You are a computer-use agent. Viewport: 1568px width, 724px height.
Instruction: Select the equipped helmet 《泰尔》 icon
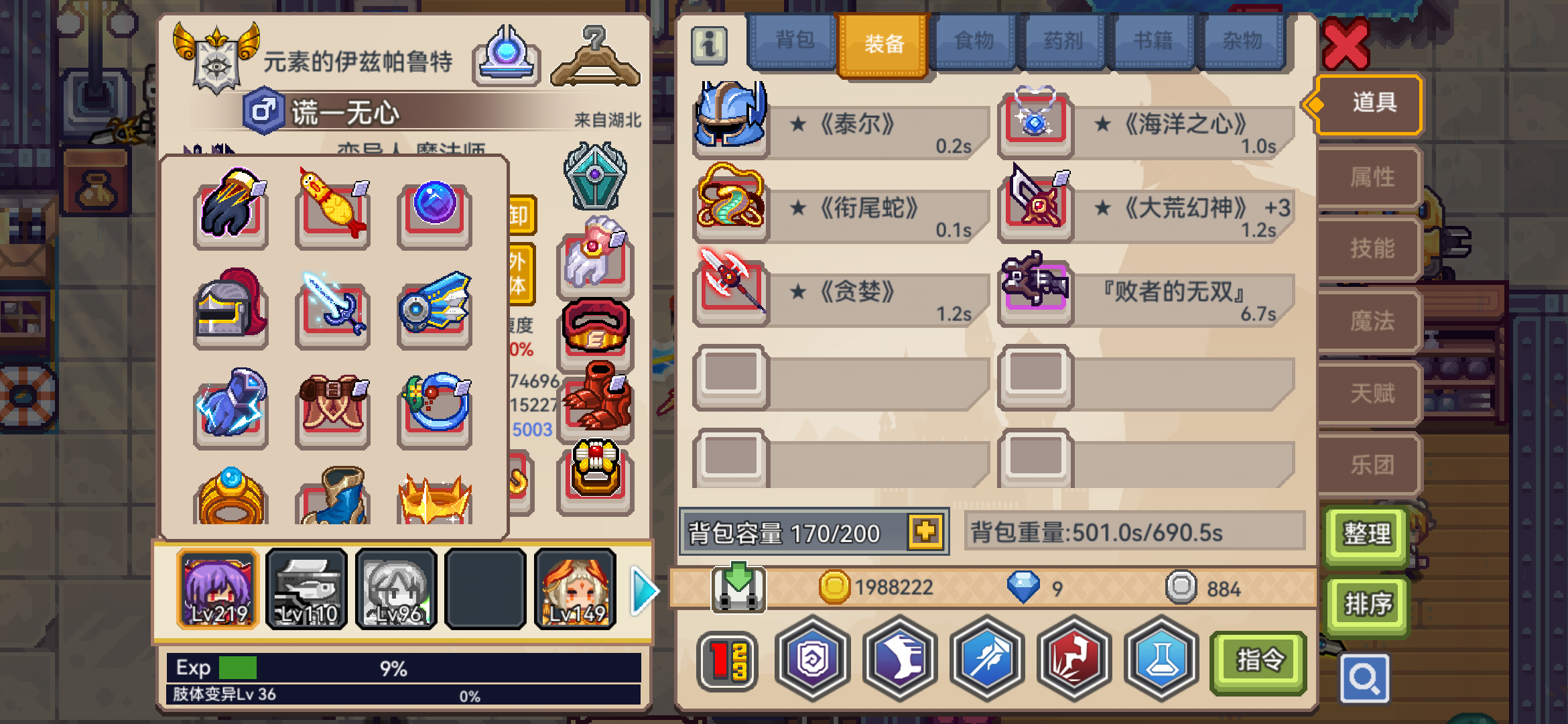pyautogui.click(x=730, y=118)
